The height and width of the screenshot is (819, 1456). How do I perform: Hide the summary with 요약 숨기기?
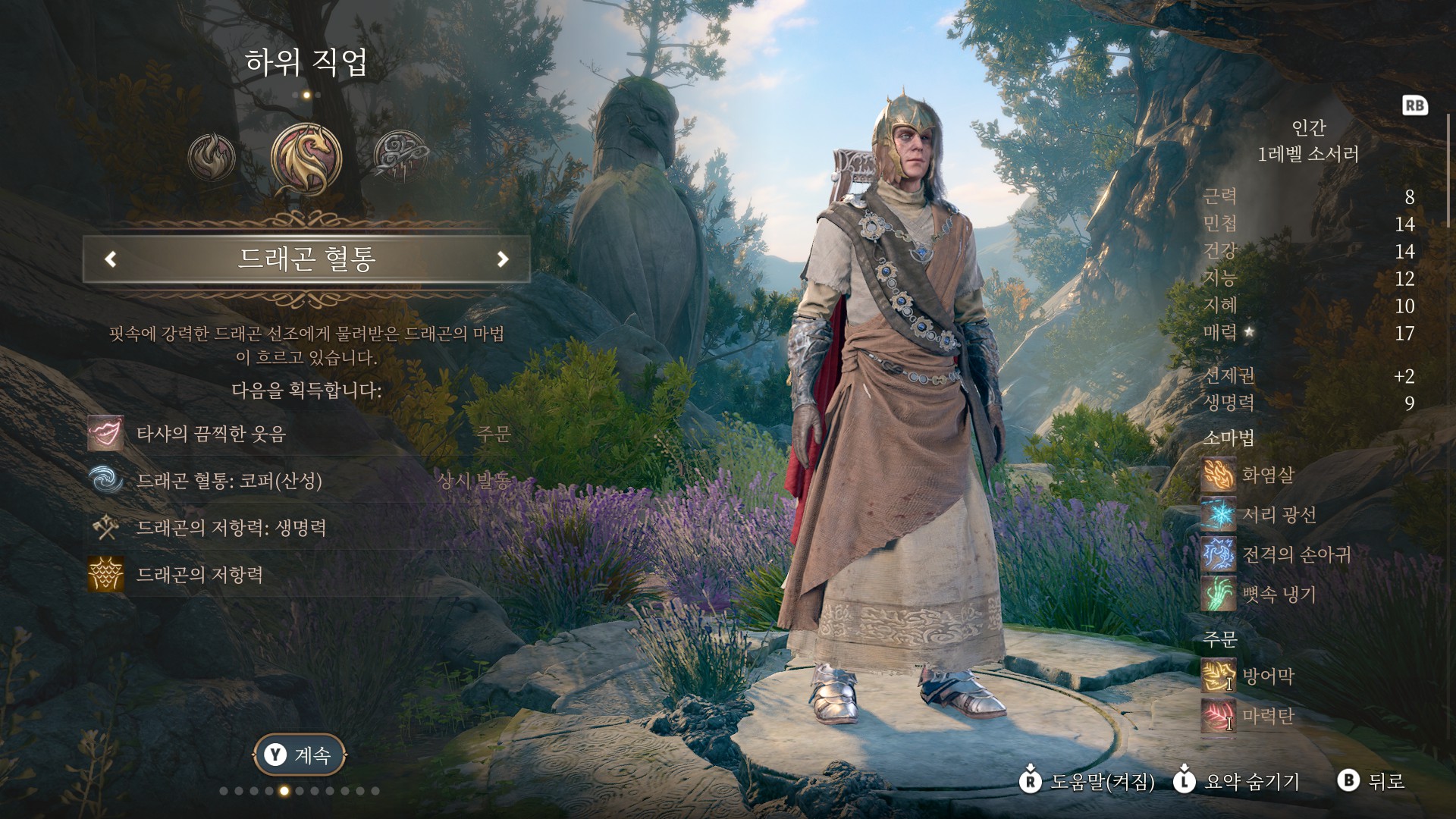(1237, 781)
